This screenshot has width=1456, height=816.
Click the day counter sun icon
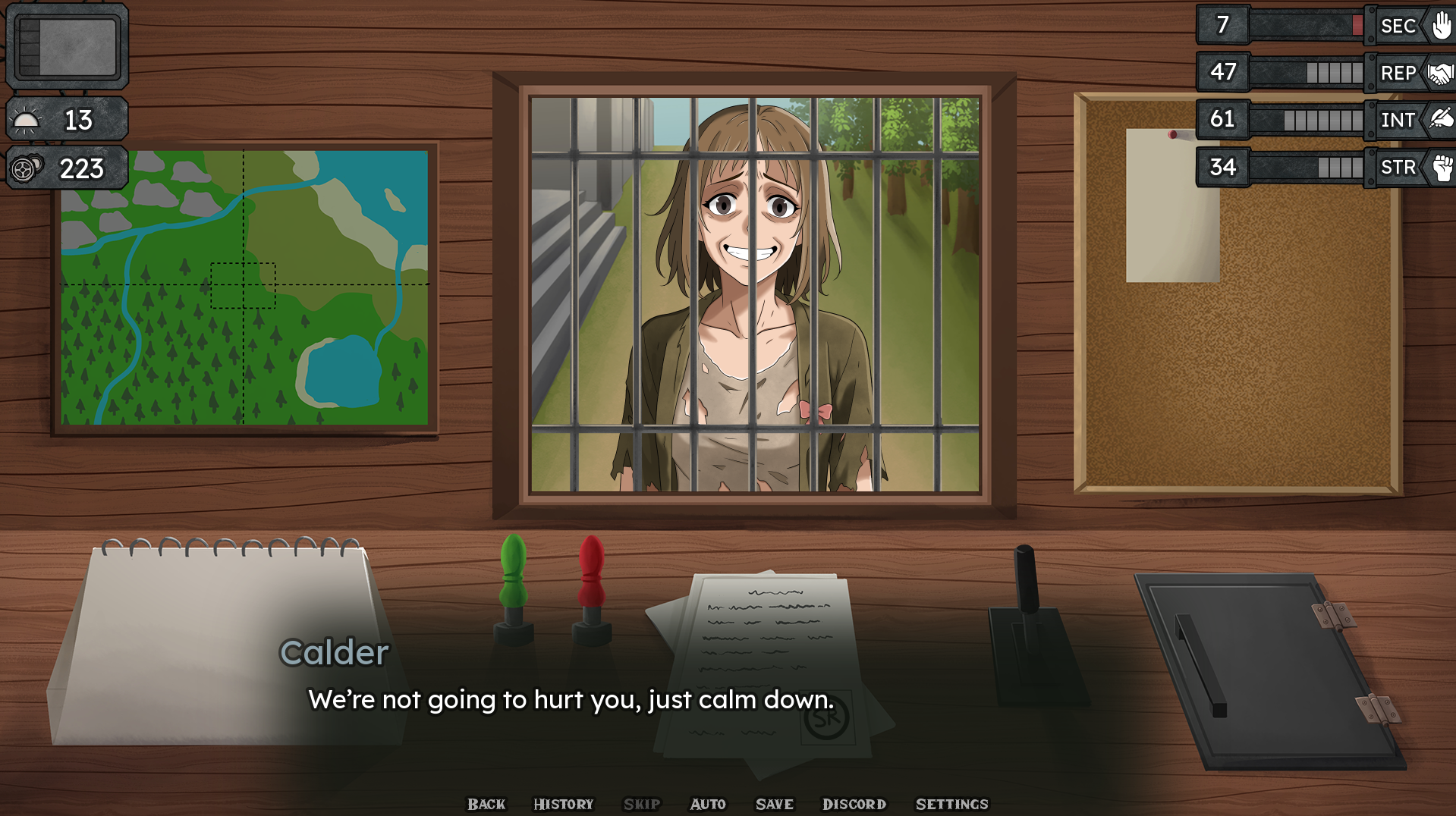26,119
